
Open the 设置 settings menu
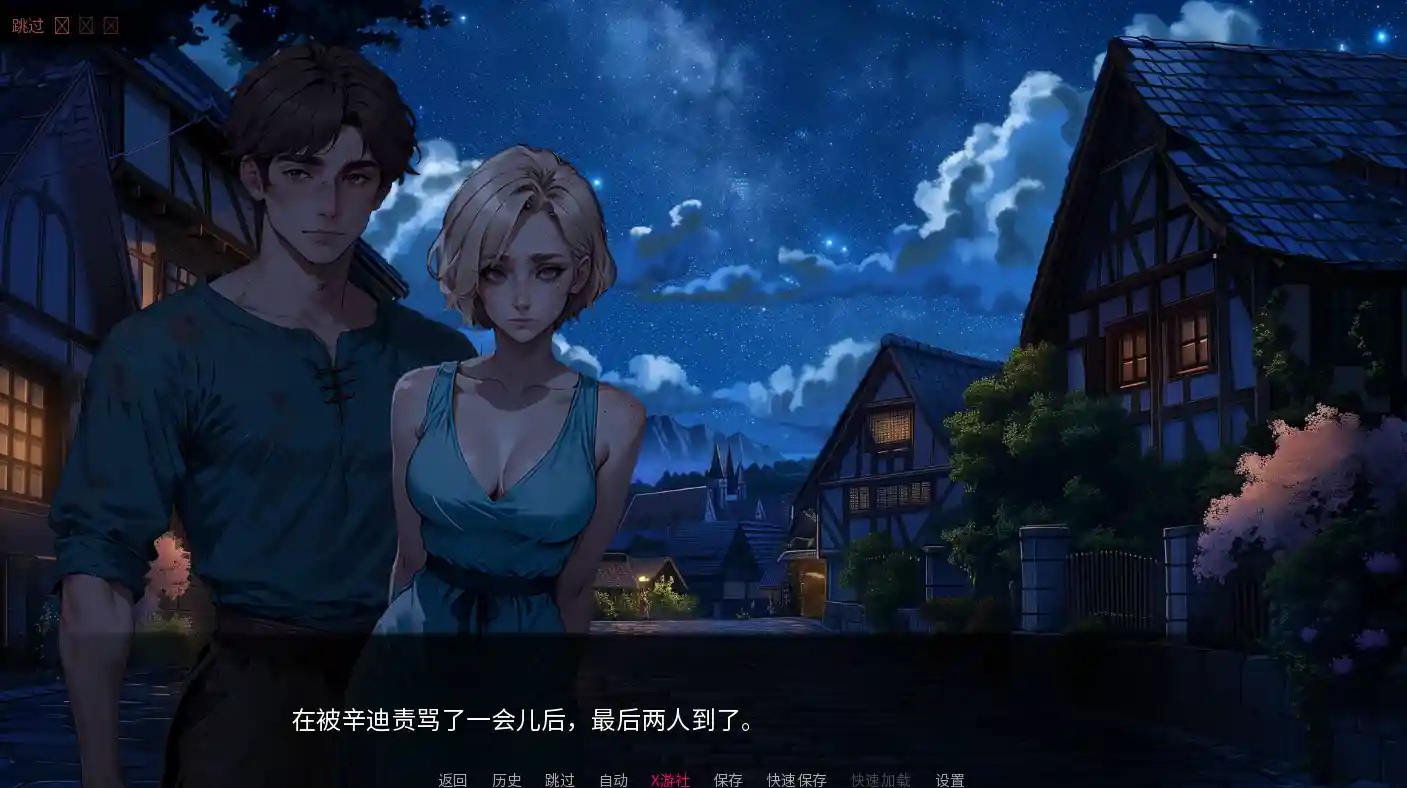(950, 779)
